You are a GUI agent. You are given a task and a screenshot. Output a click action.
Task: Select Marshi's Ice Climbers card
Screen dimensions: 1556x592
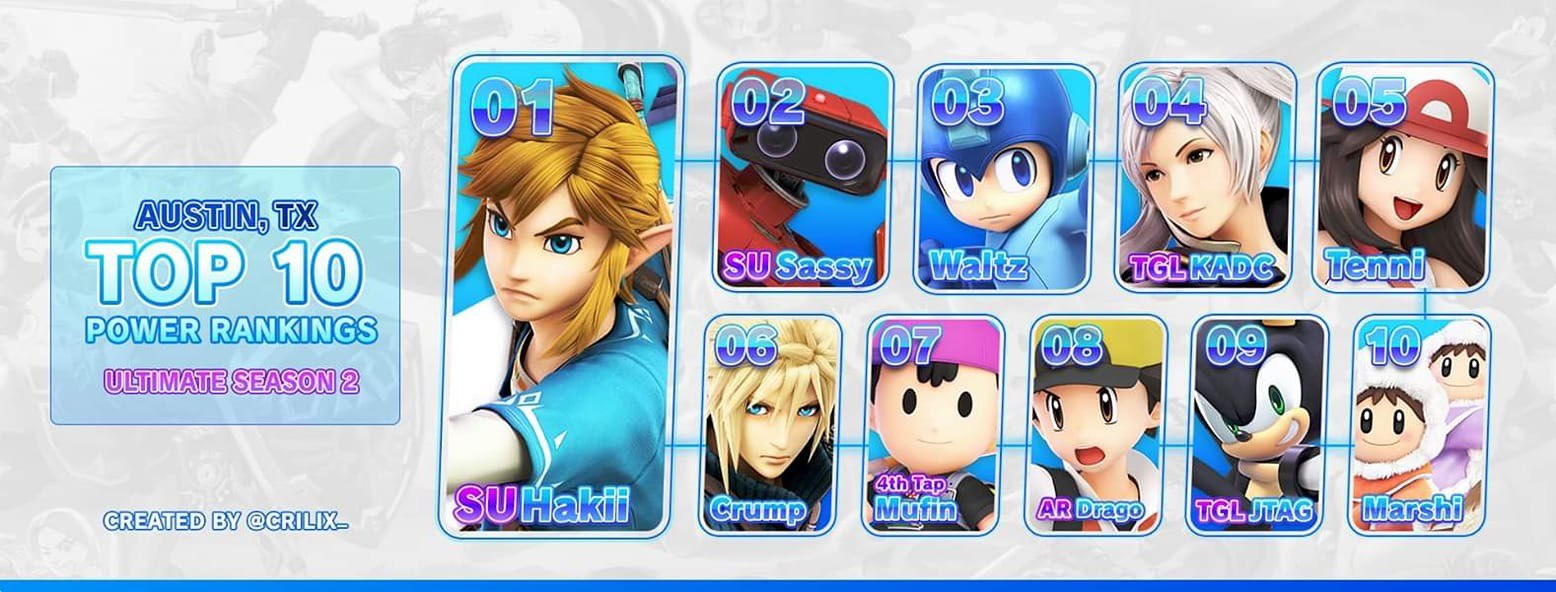[x=1418, y=424]
